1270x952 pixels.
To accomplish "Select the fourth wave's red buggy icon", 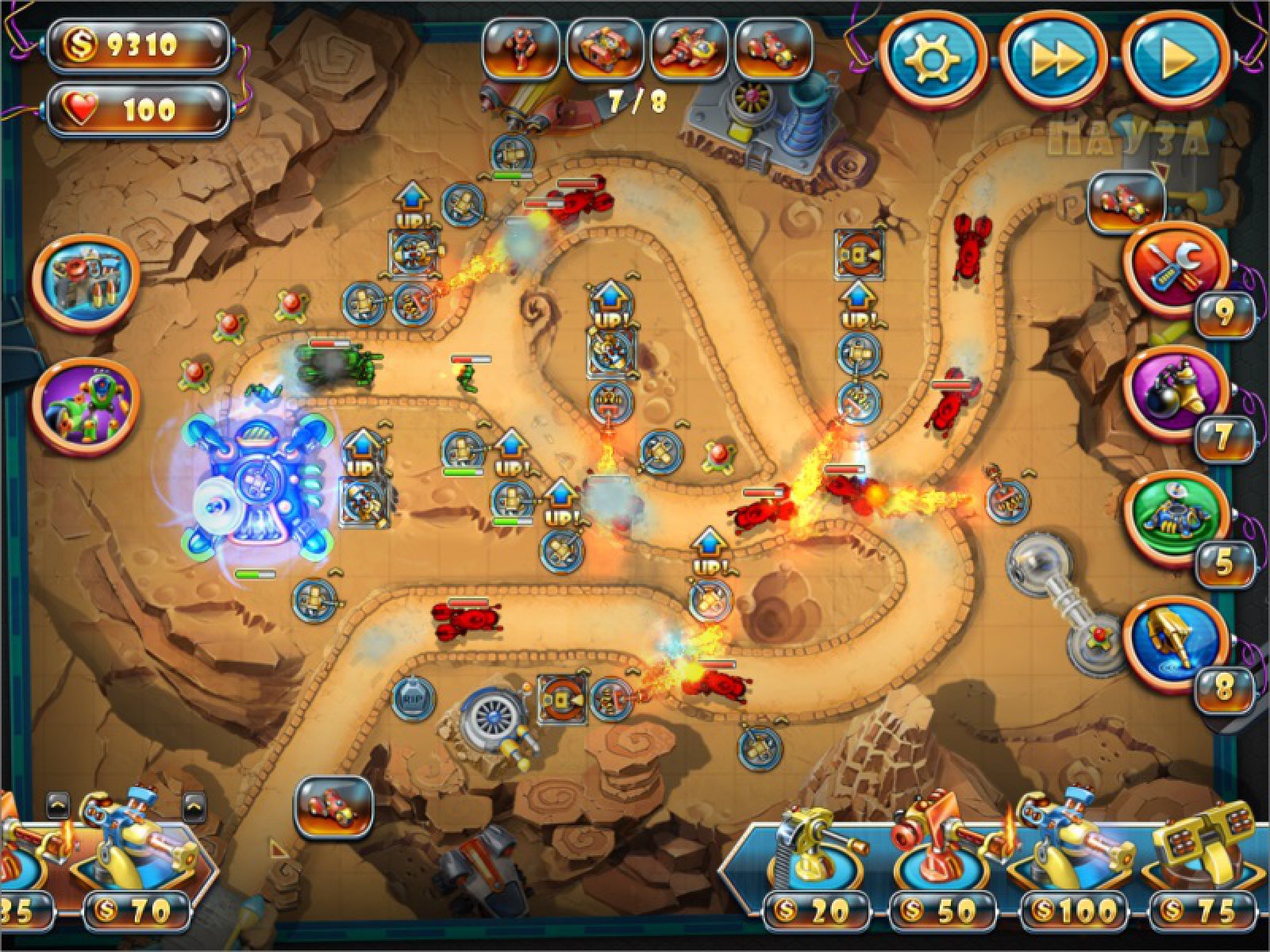I will click(x=773, y=48).
